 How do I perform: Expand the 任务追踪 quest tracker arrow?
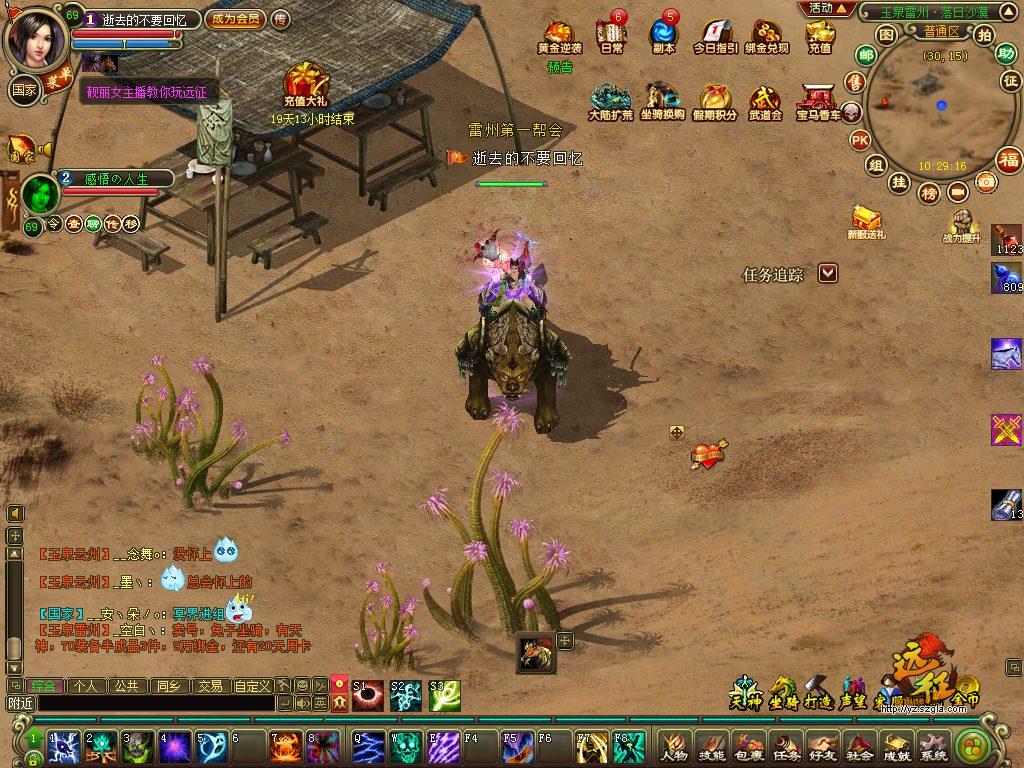[x=827, y=273]
